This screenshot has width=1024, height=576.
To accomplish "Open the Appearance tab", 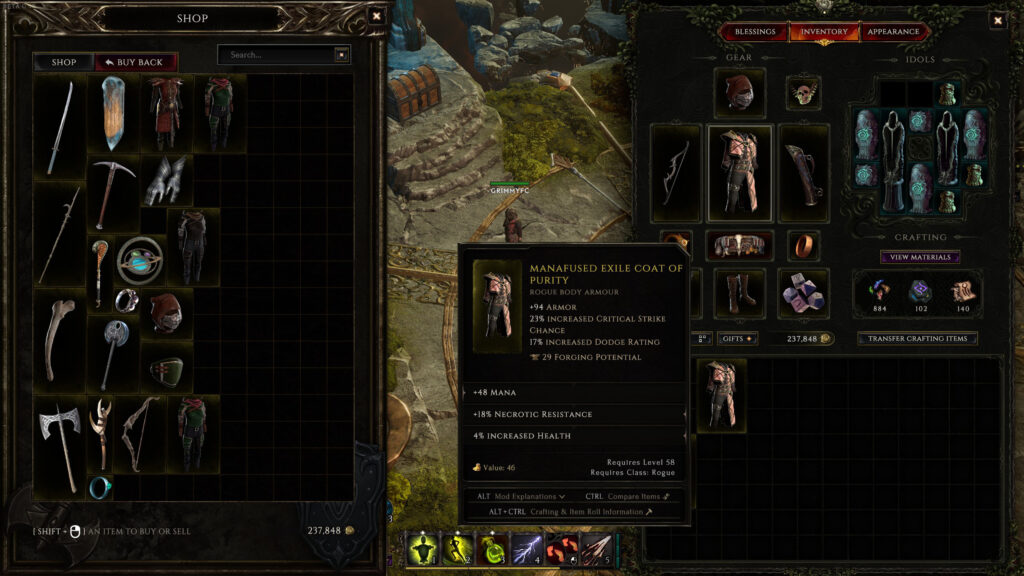I will (893, 32).
